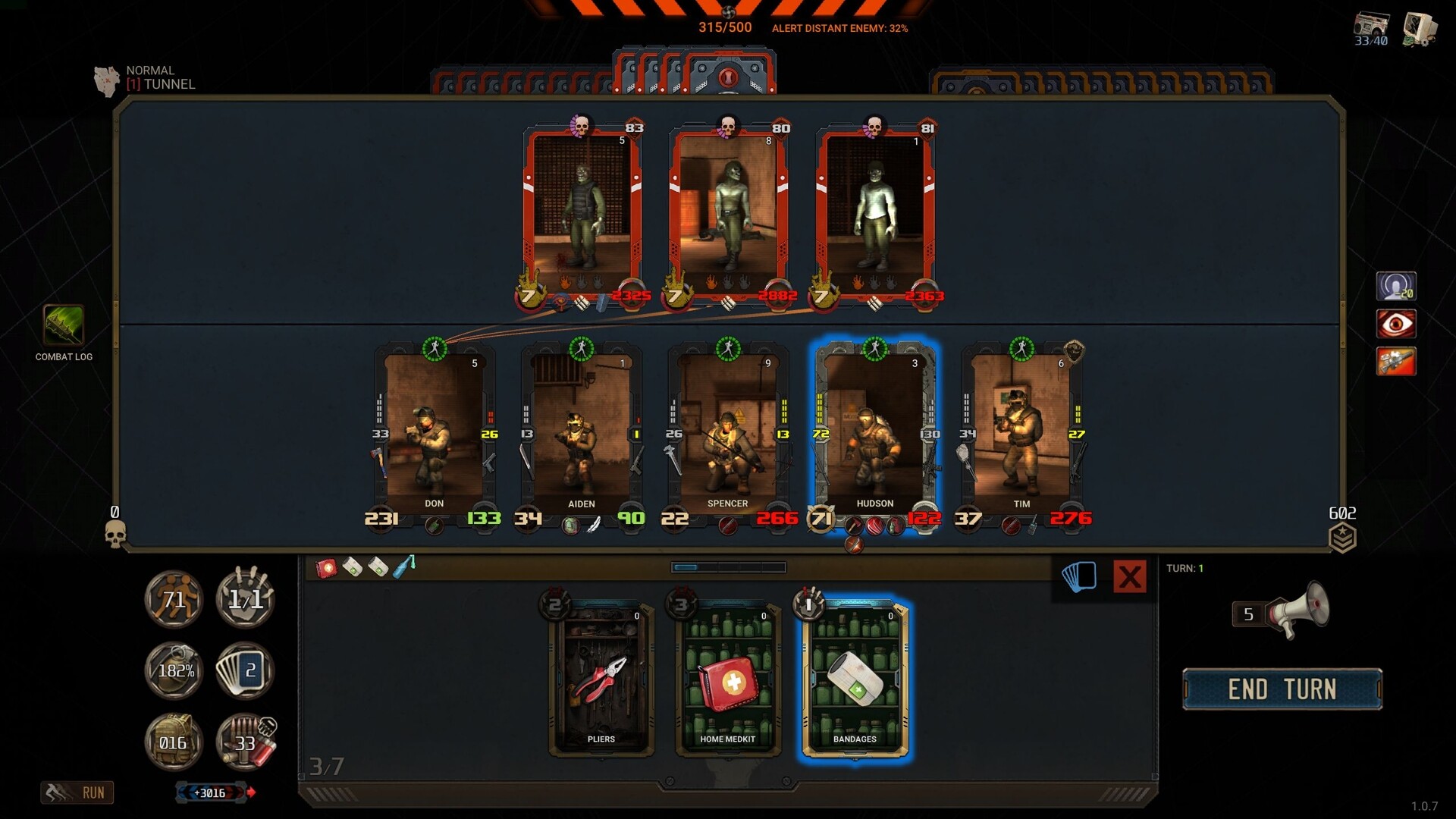Select the sniper rifle ability icon
This screenshot has width=1456, height=819.
[1396, 362]
